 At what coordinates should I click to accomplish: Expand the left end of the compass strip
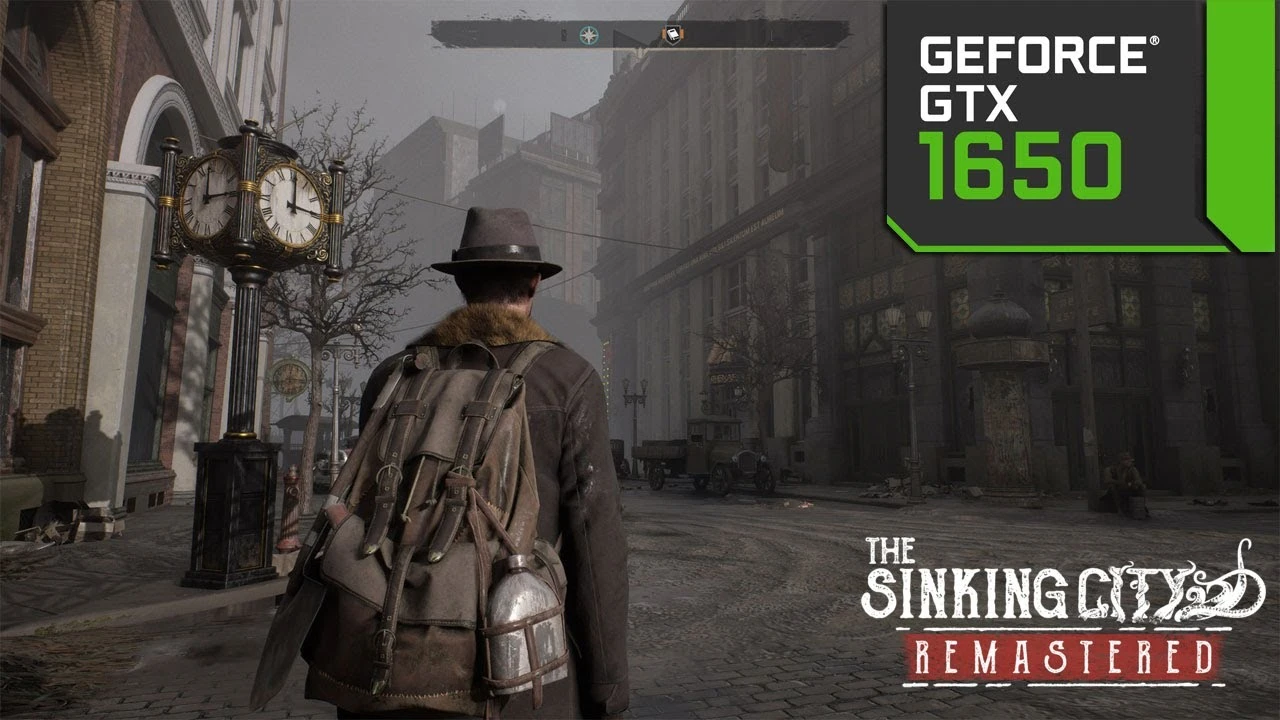(x=445, y=34)
